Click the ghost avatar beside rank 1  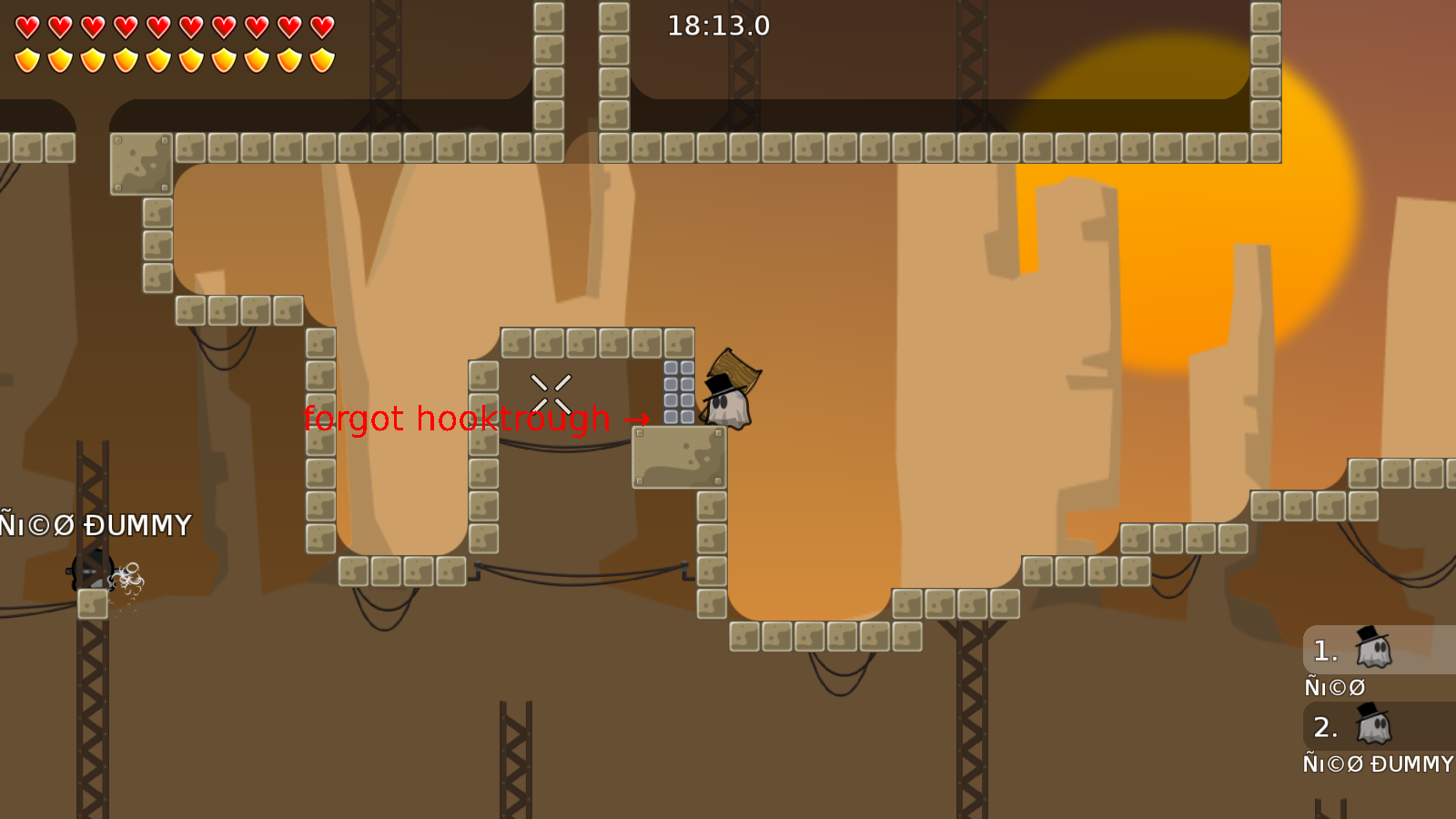click(x=1374, y=649)
